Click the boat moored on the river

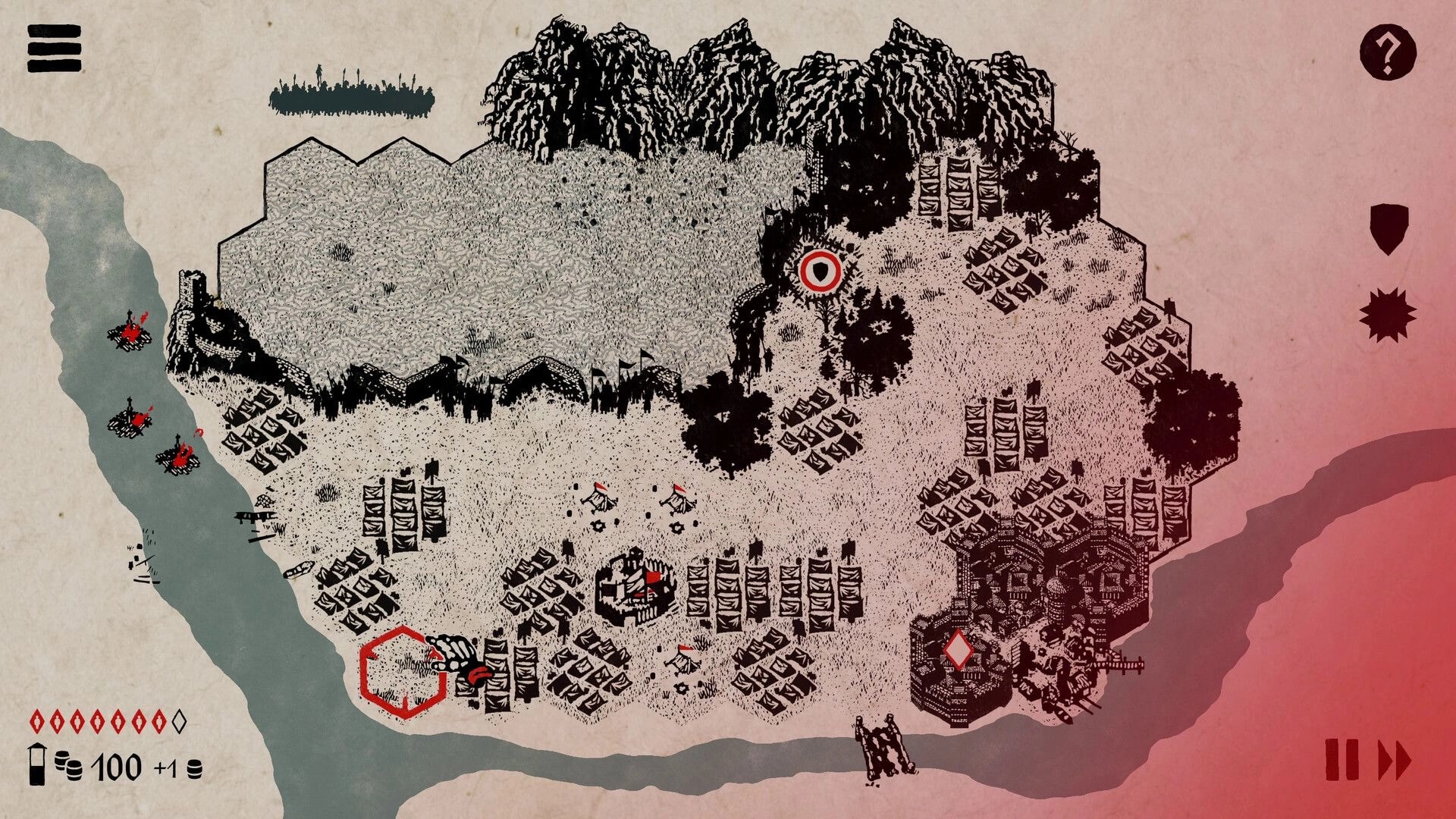pos(300,570)
